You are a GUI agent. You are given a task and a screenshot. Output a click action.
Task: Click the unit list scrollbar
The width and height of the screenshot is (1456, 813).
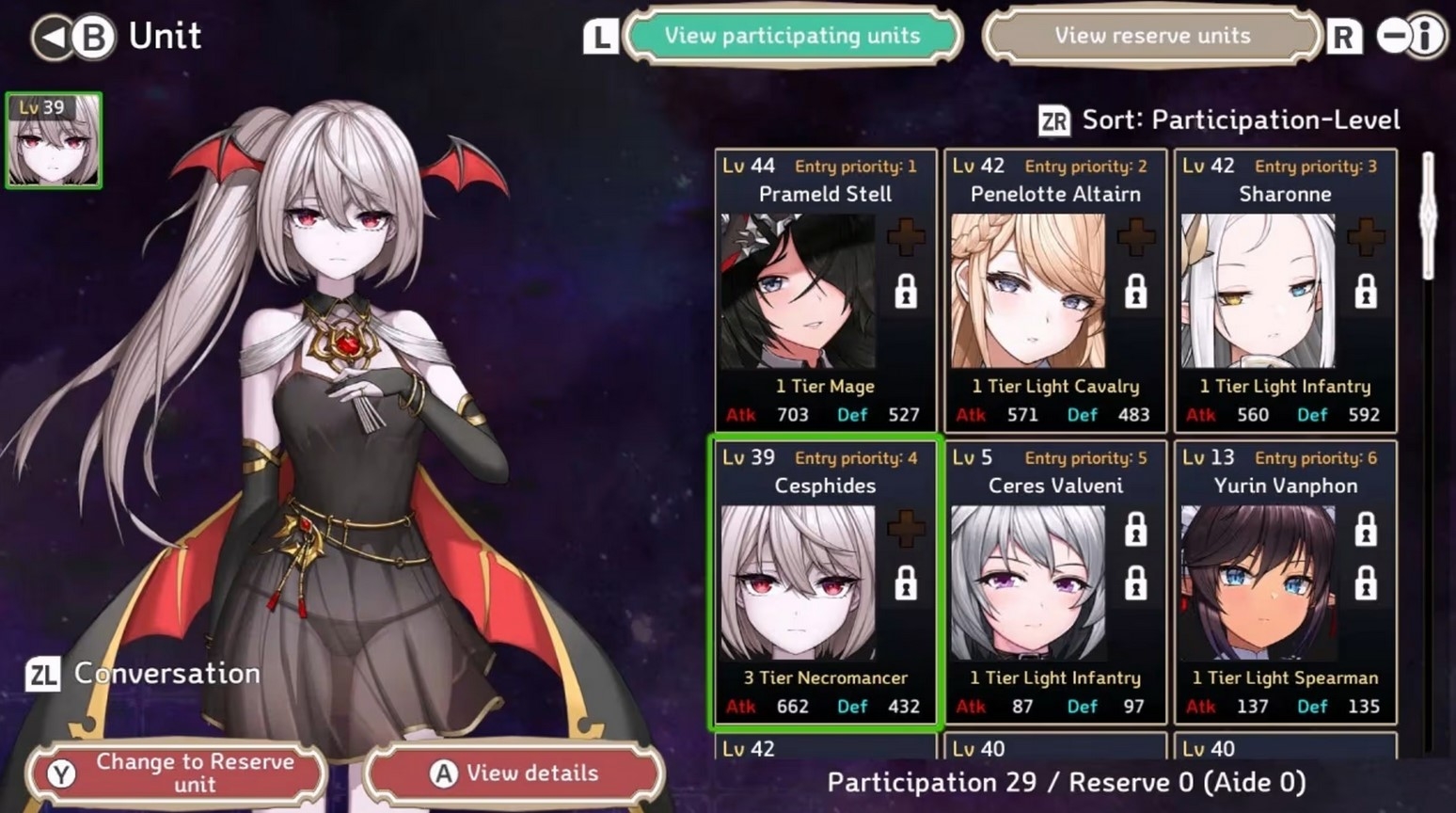[1429, 216]
